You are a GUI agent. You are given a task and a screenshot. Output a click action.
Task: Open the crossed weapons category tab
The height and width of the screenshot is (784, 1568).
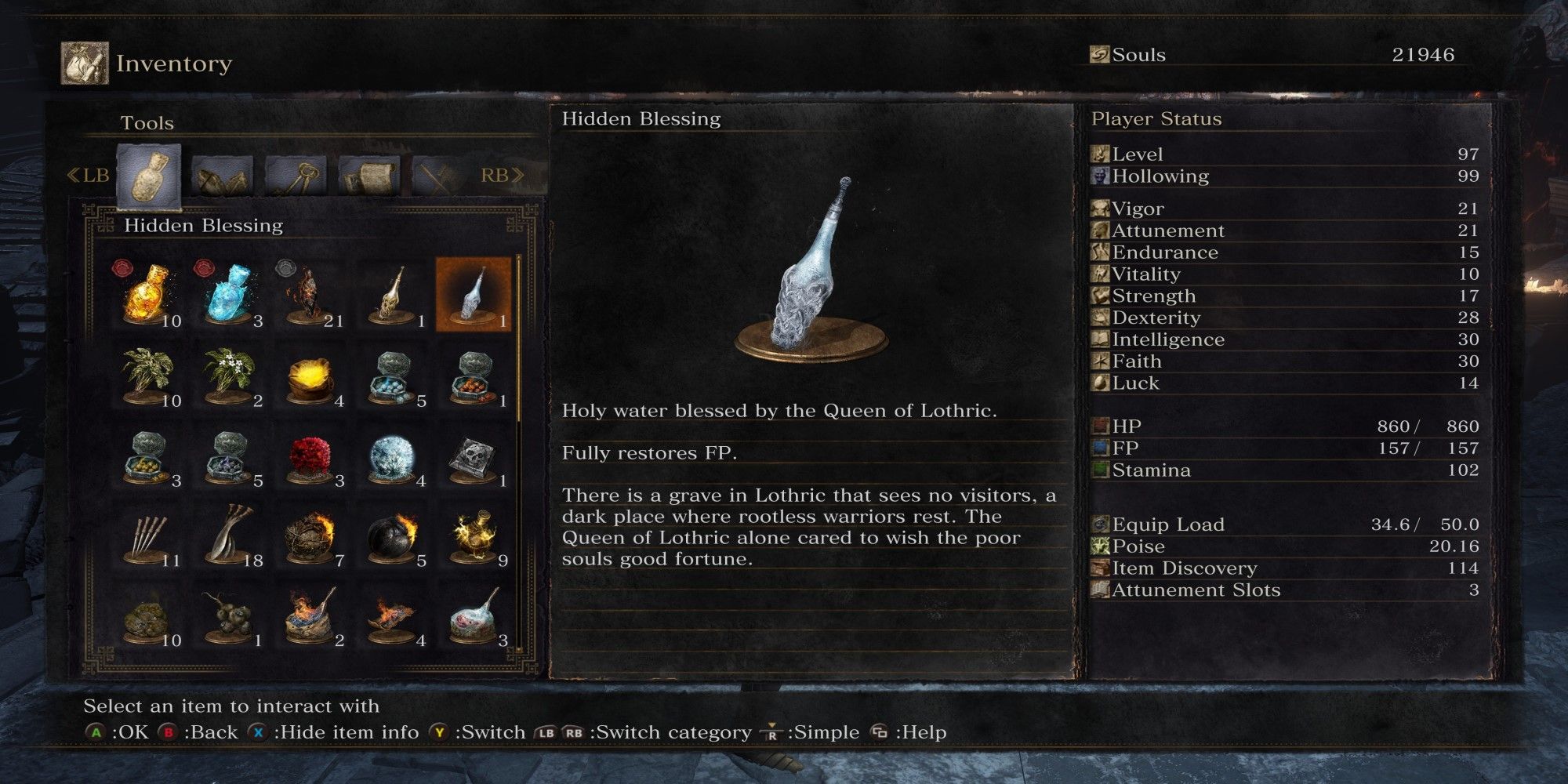(x=441, y=176)
